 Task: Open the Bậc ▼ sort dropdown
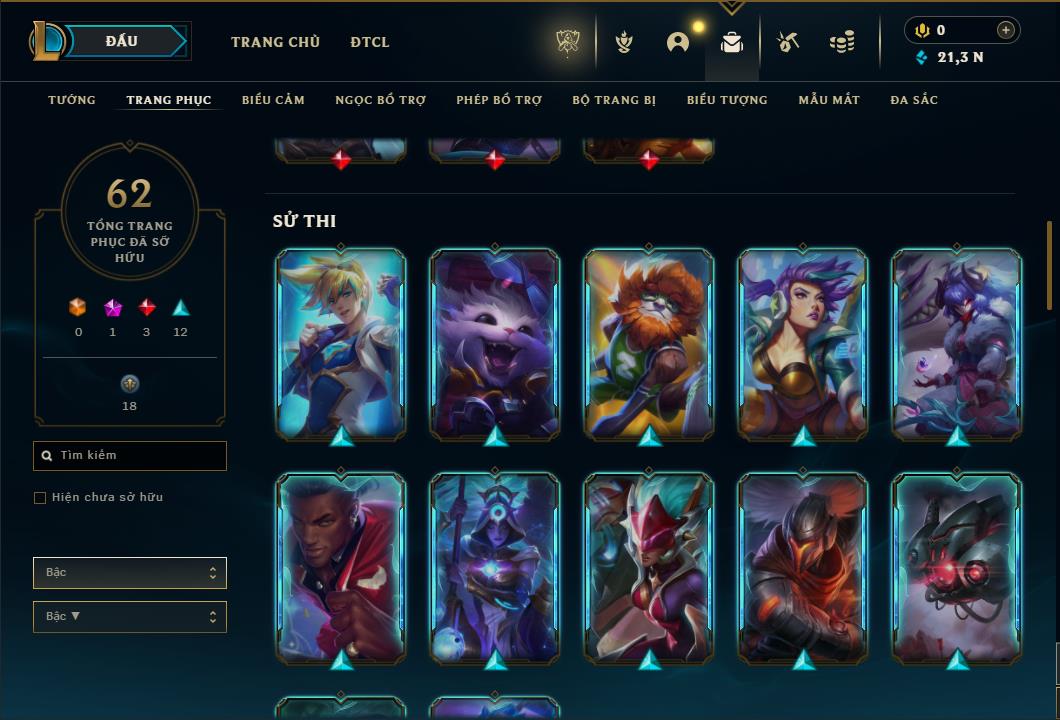point(130,617)
